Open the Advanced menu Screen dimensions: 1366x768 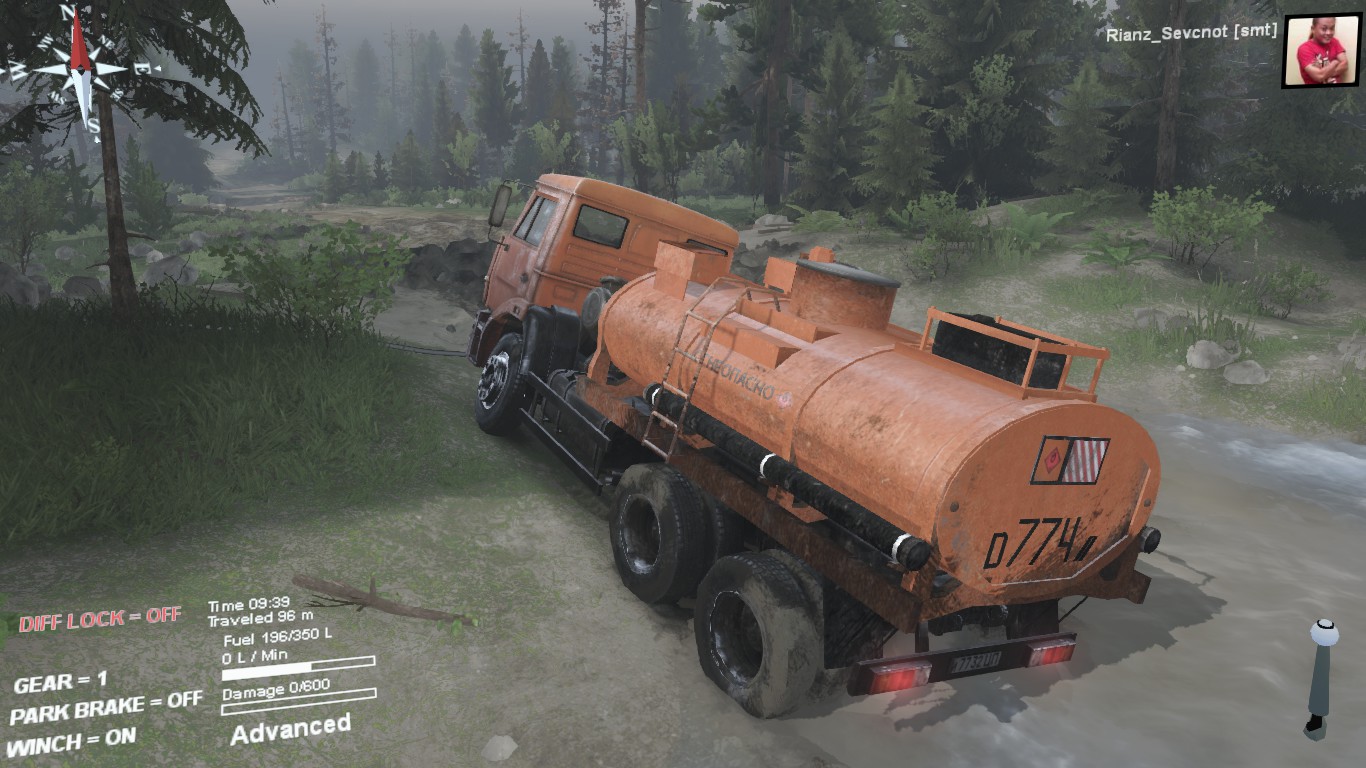(x=290, y=729)
